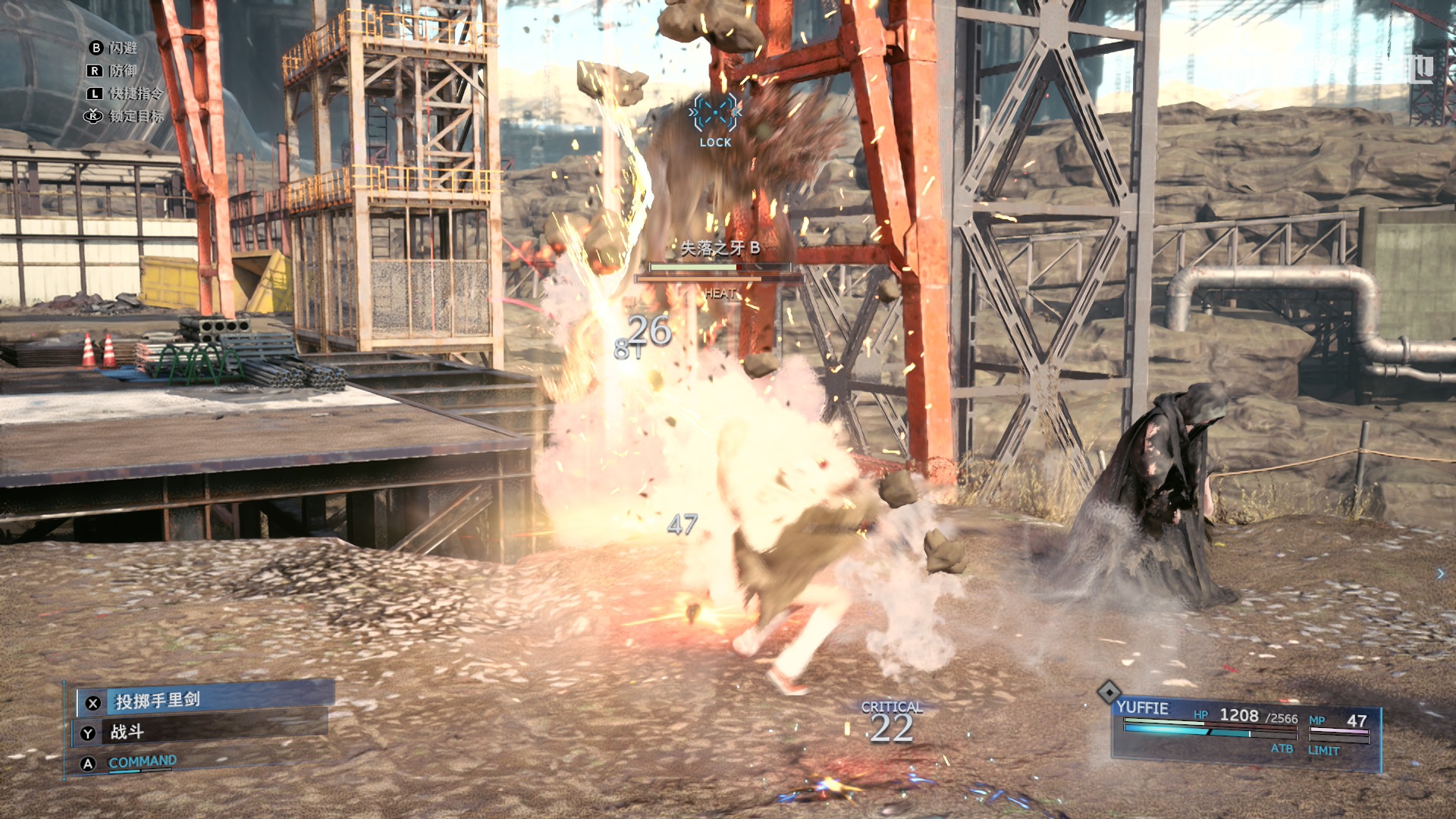Open the COMMAND menu

pos(143,761)
